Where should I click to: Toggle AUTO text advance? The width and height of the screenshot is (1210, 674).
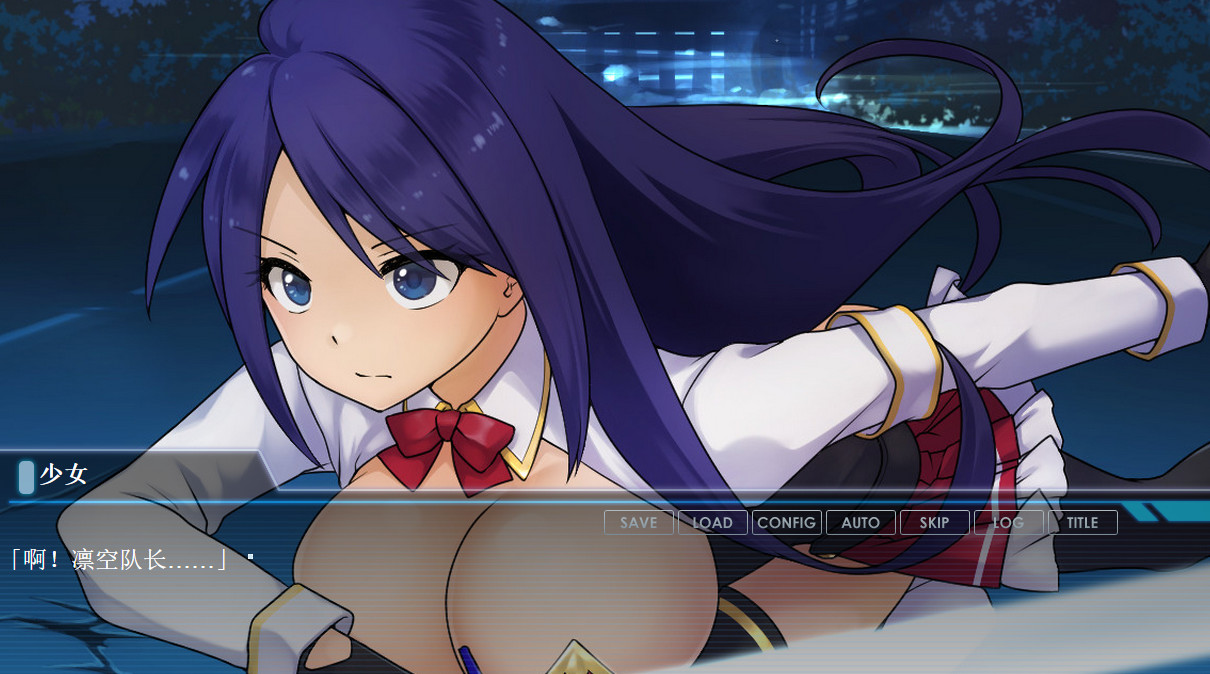click(x=860, y=523)
